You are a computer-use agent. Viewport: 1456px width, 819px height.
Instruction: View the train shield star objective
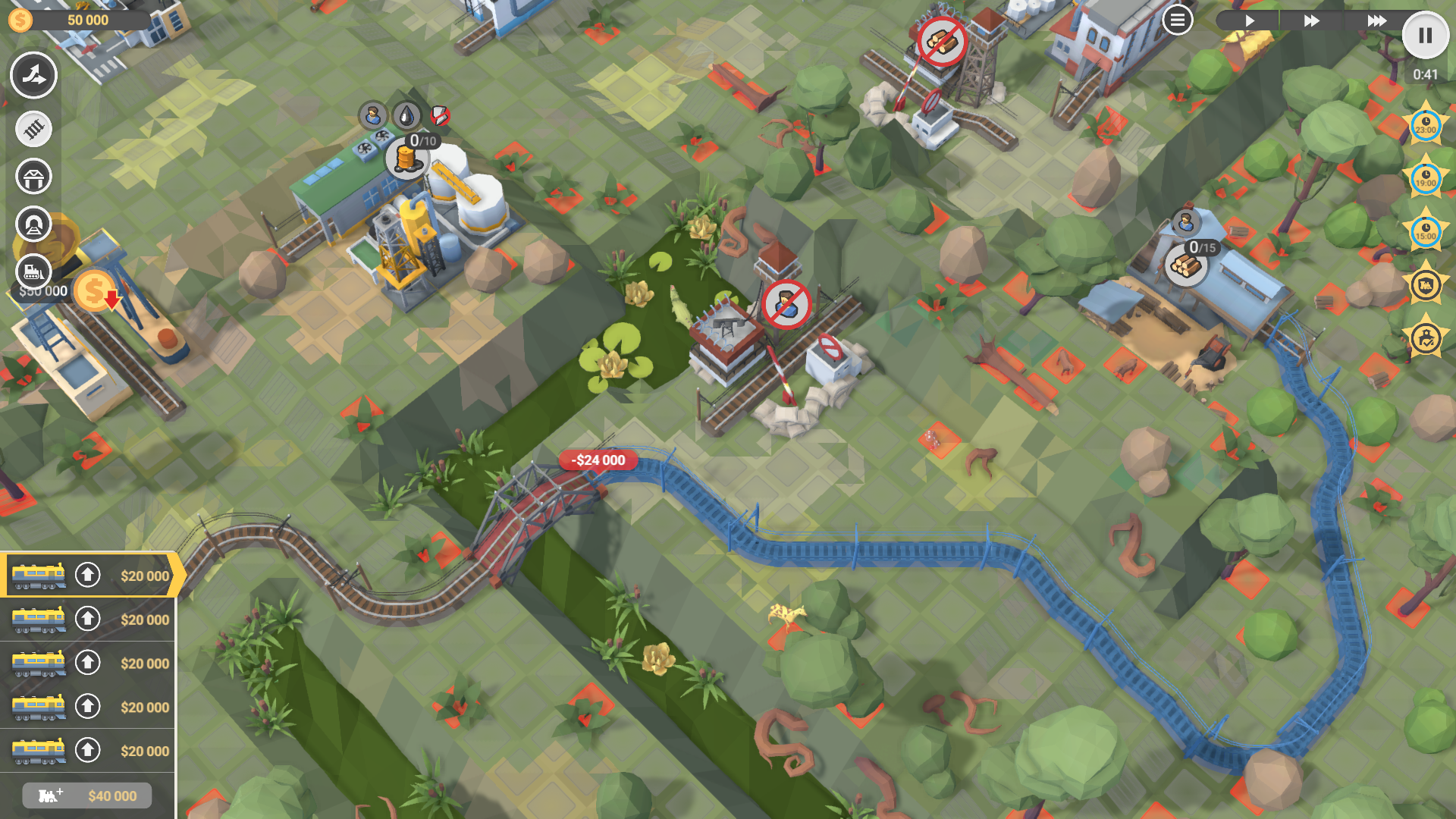(x=1425, y=285)
